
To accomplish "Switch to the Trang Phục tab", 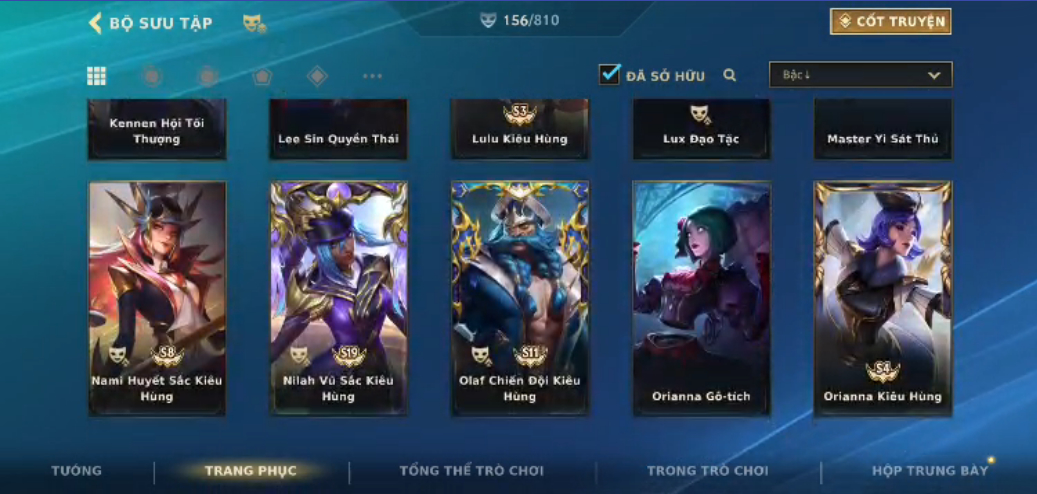I will (x=250, y=471).
